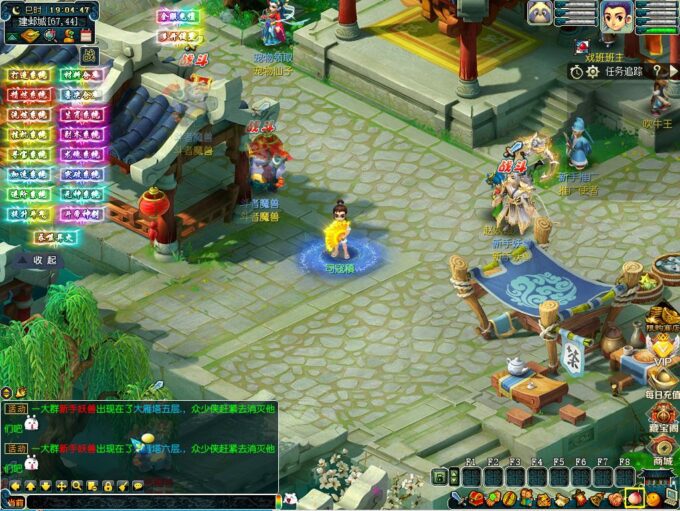Image resolution: width=680 pixels, height=511 pixels.
Task: Open the 任务追踪 quest tracker panel
Action: pos(625,71)
